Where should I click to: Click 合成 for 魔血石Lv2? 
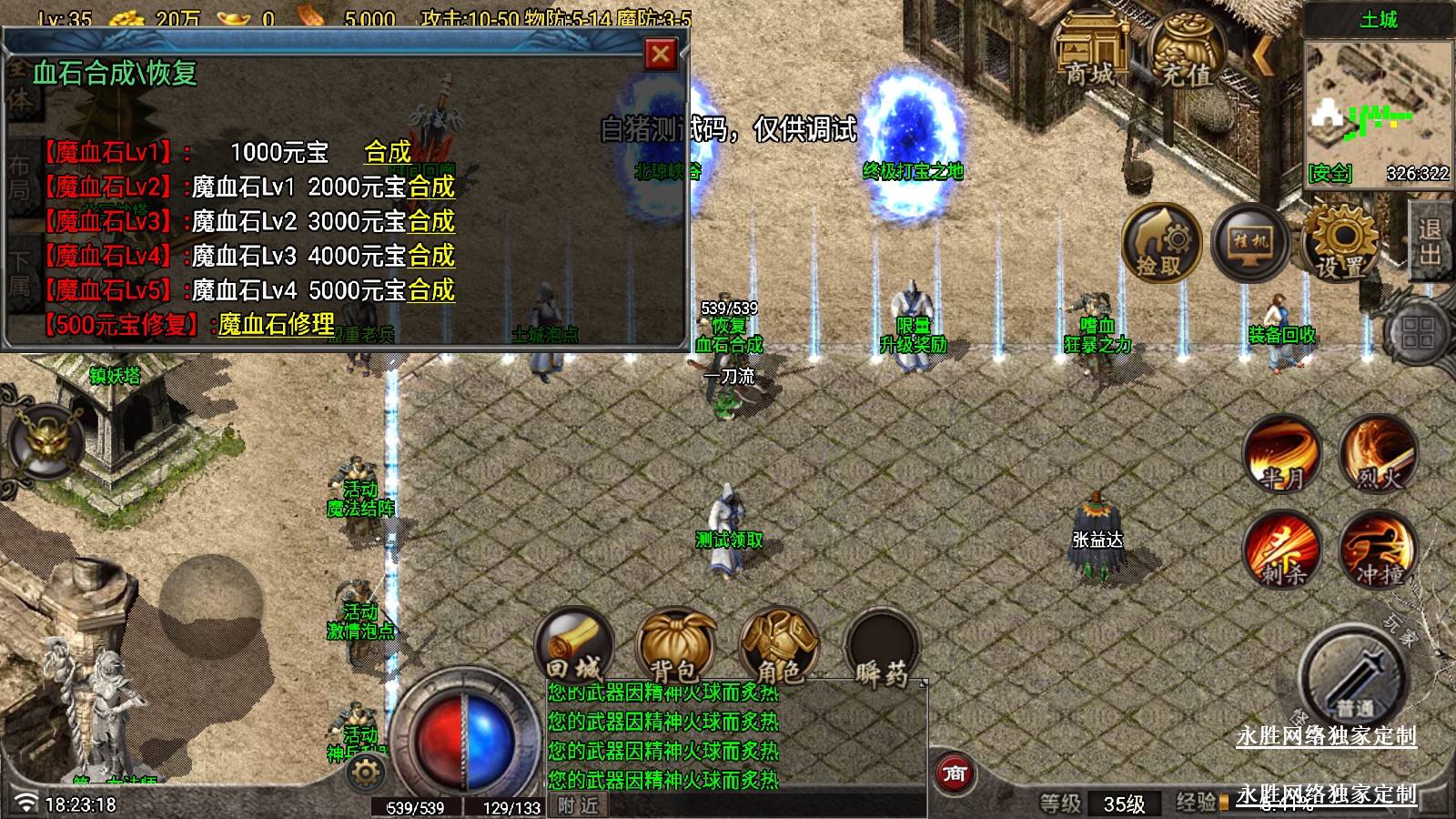tap(431, 187)
